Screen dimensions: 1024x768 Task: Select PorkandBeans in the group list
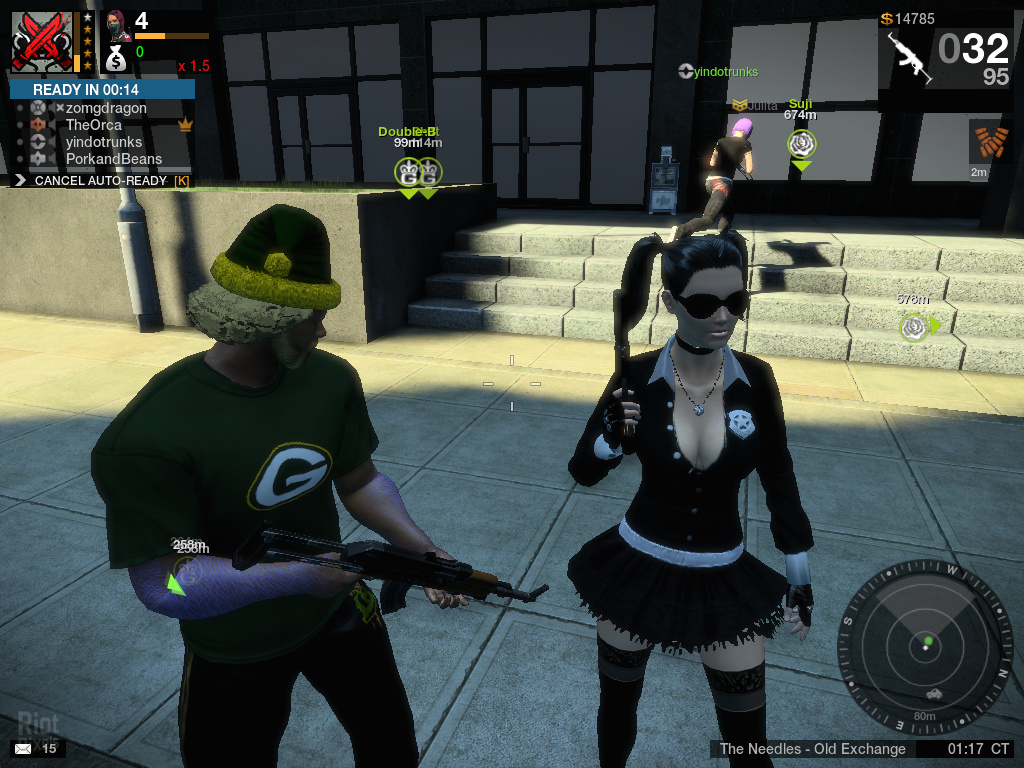(x=113, y=159)
